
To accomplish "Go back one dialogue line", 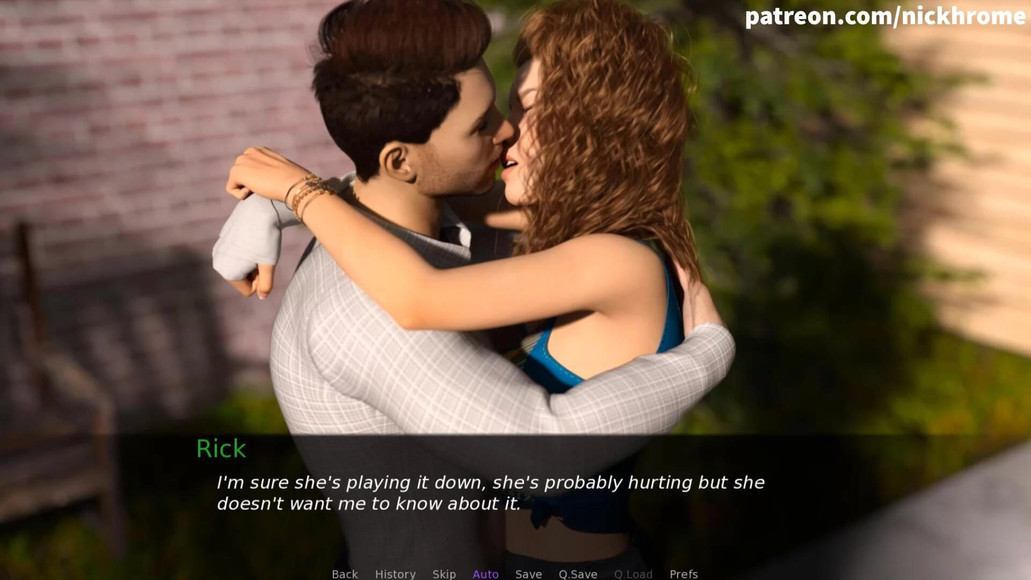I will point(344,573).
